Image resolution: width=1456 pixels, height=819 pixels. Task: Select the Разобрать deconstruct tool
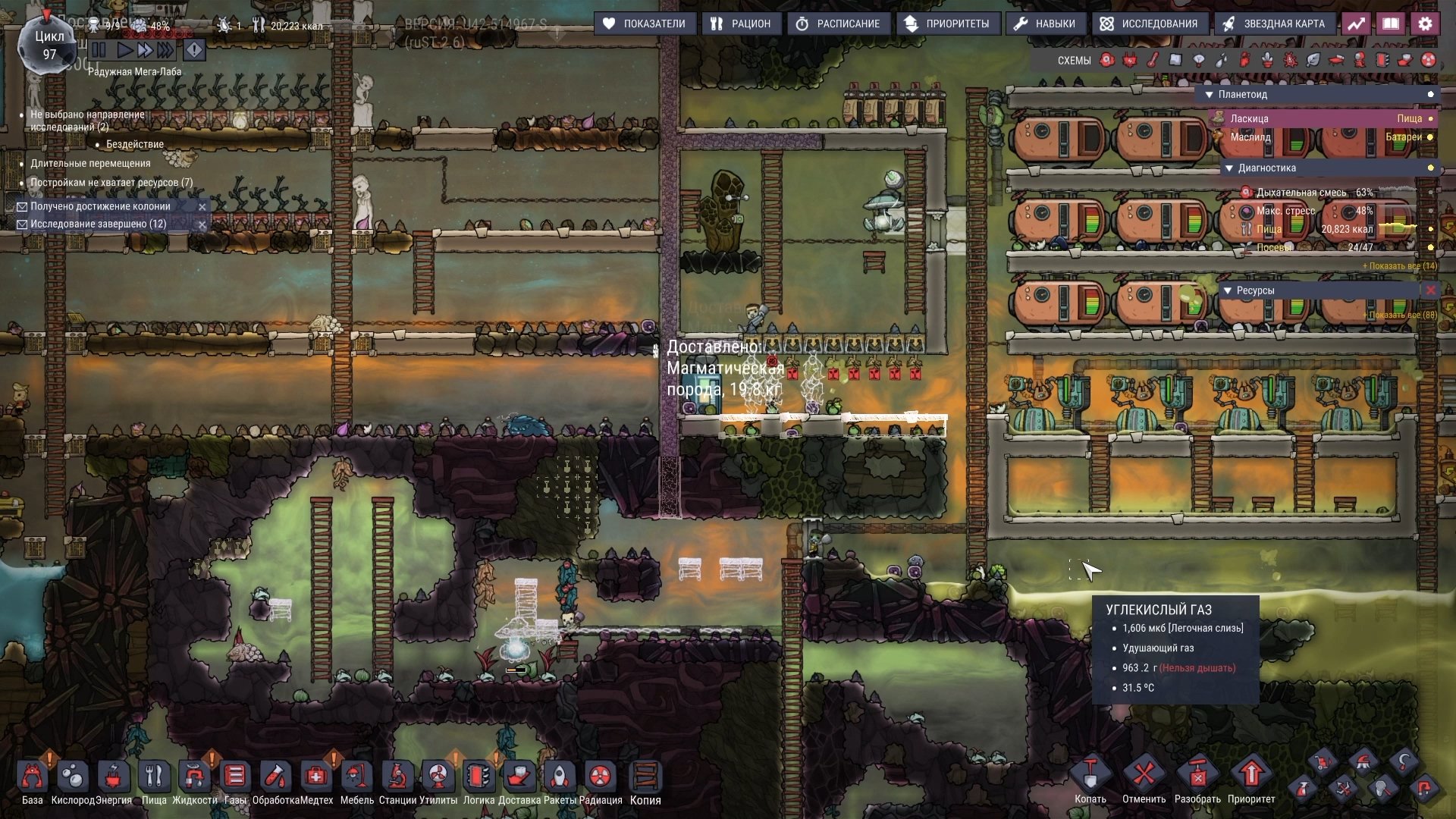1197,776
